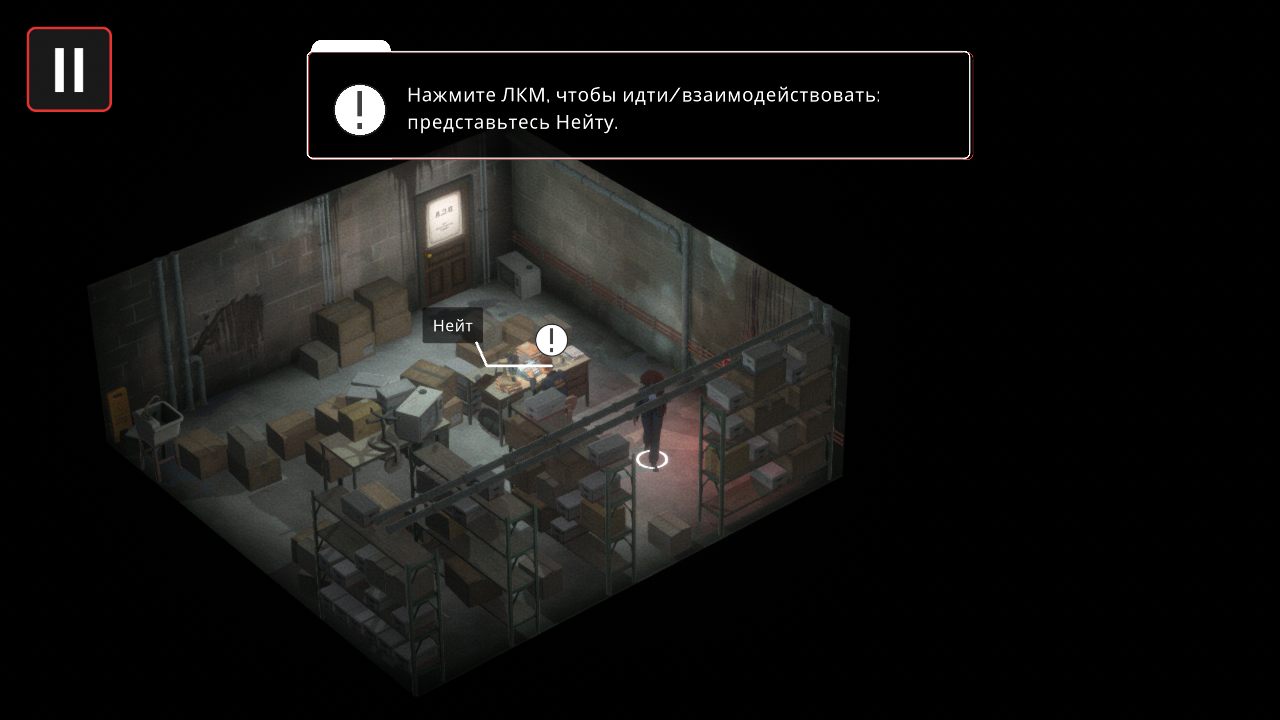The width and height of the screenshot is (1280, 720).
Task: Click the exclamation mark icon above Нейт's desk
Action: tap(550, 340)
